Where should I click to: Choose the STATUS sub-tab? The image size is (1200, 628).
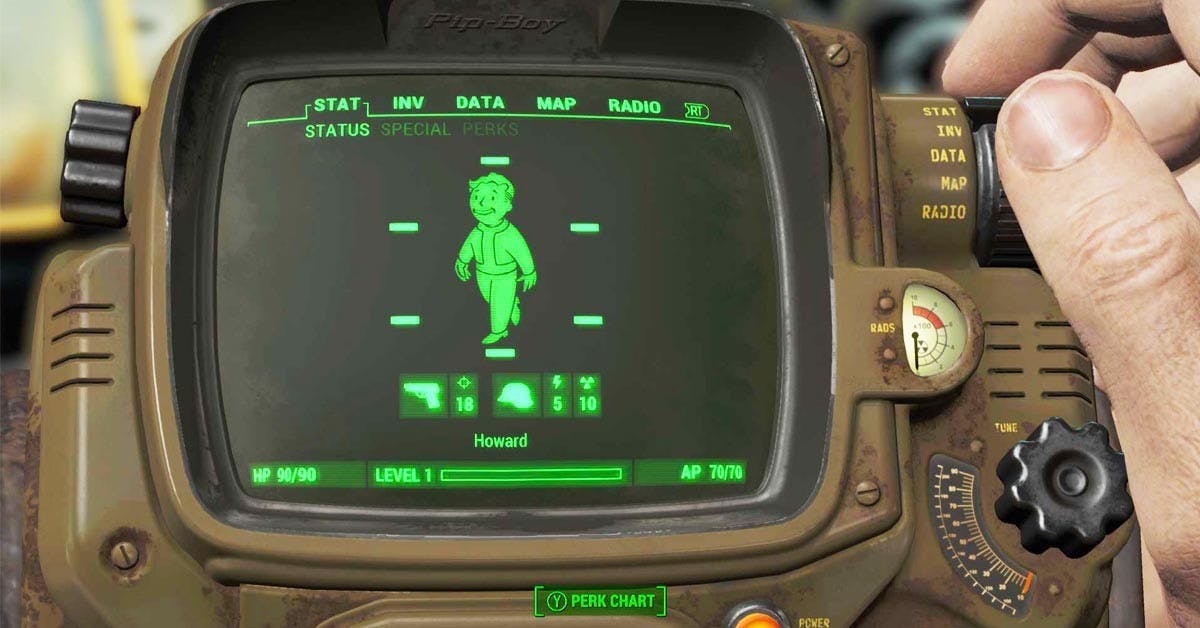pyautogui.click(x=337, y=130)
